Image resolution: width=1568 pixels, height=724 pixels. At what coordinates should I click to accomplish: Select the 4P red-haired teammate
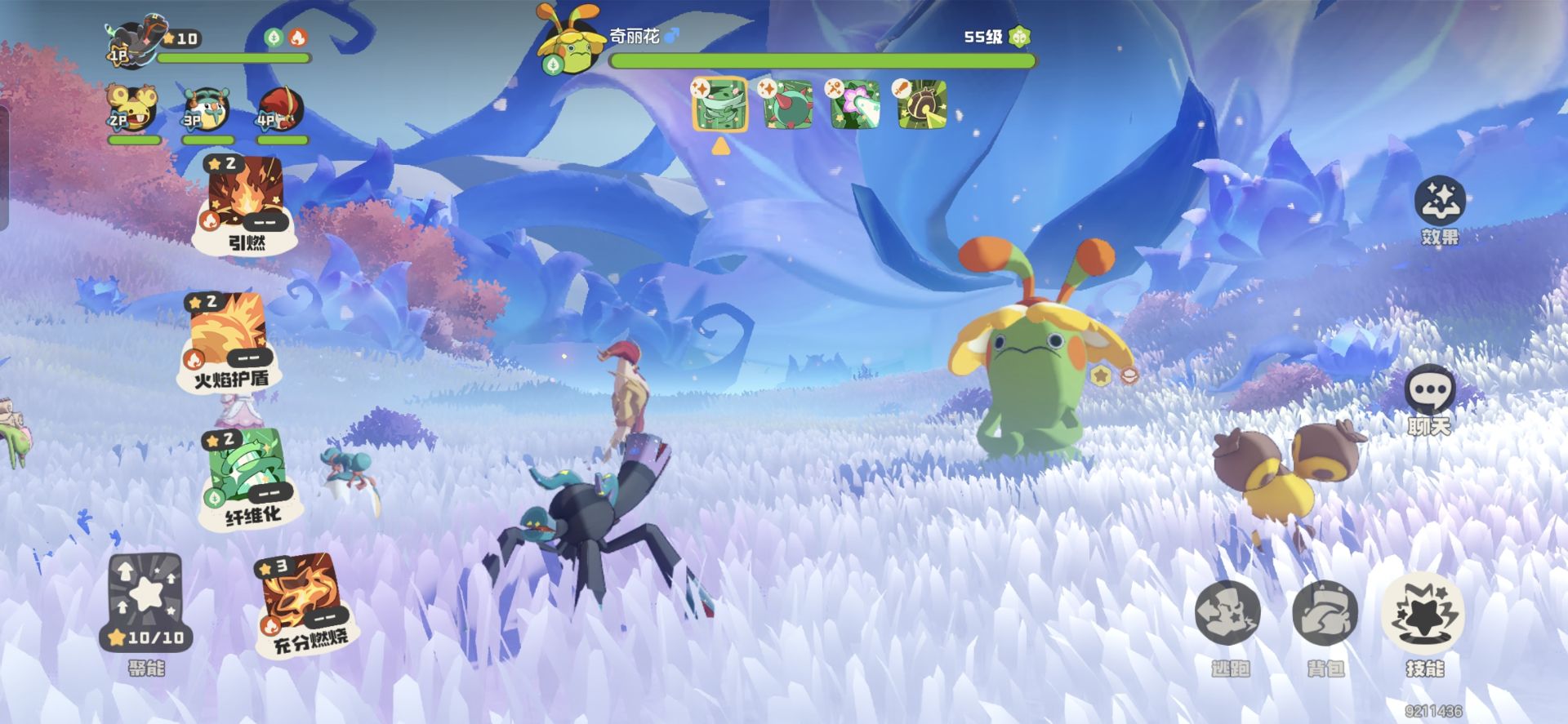pos(280,109)
